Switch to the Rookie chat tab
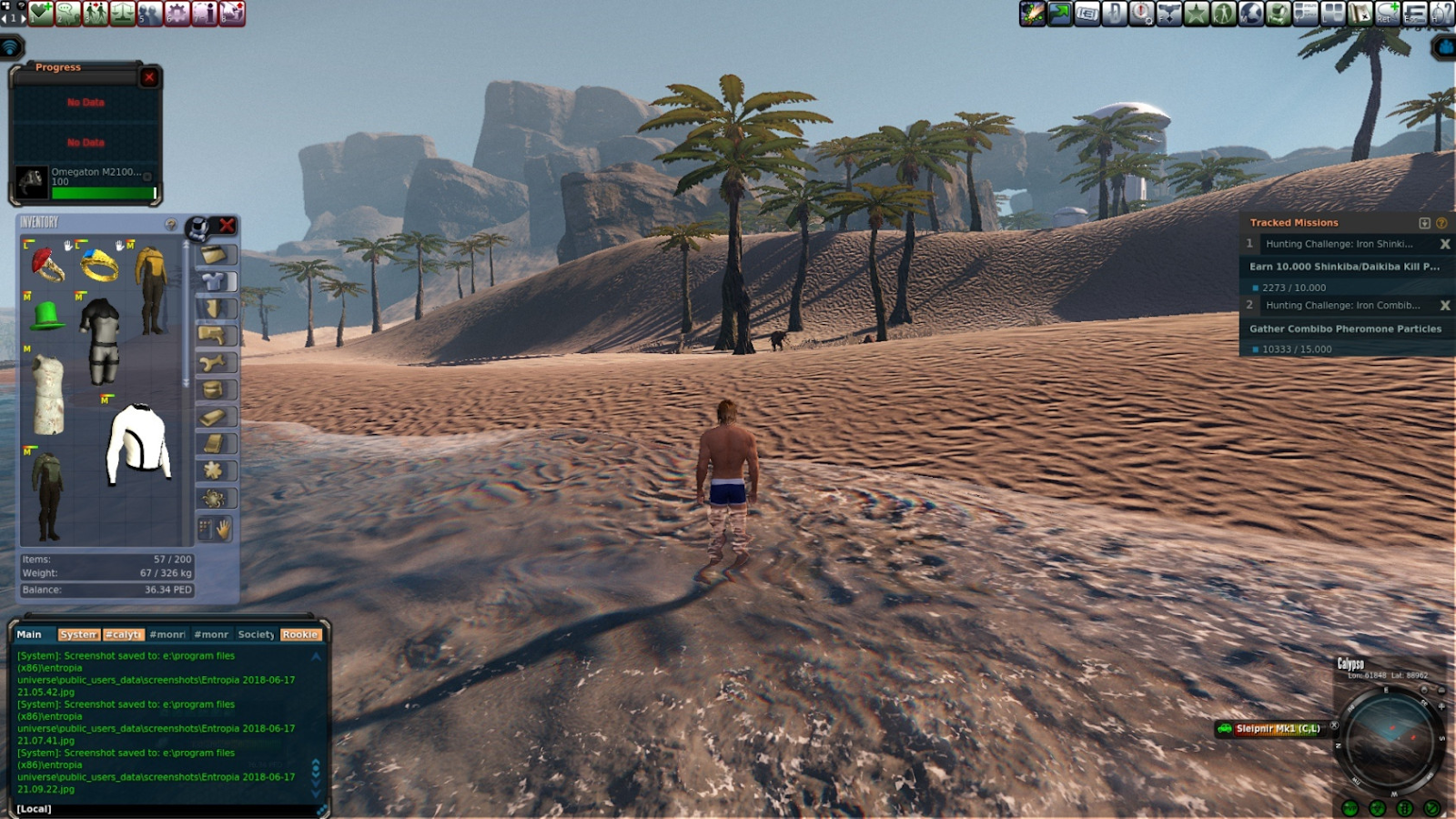 click(x=299, y=634)
